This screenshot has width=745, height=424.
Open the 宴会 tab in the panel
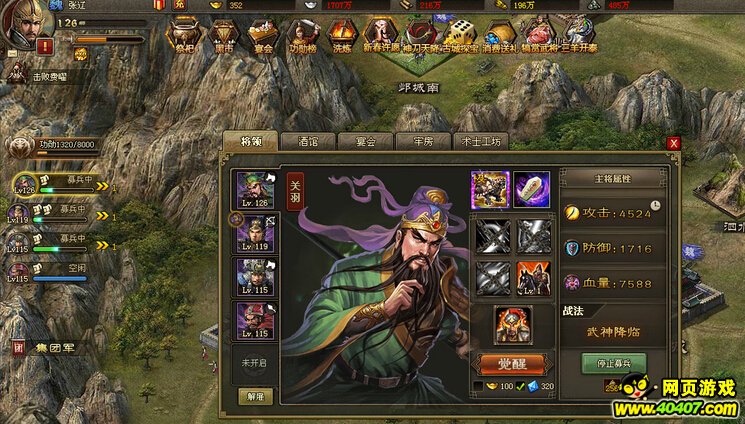(x=364, y=141)
